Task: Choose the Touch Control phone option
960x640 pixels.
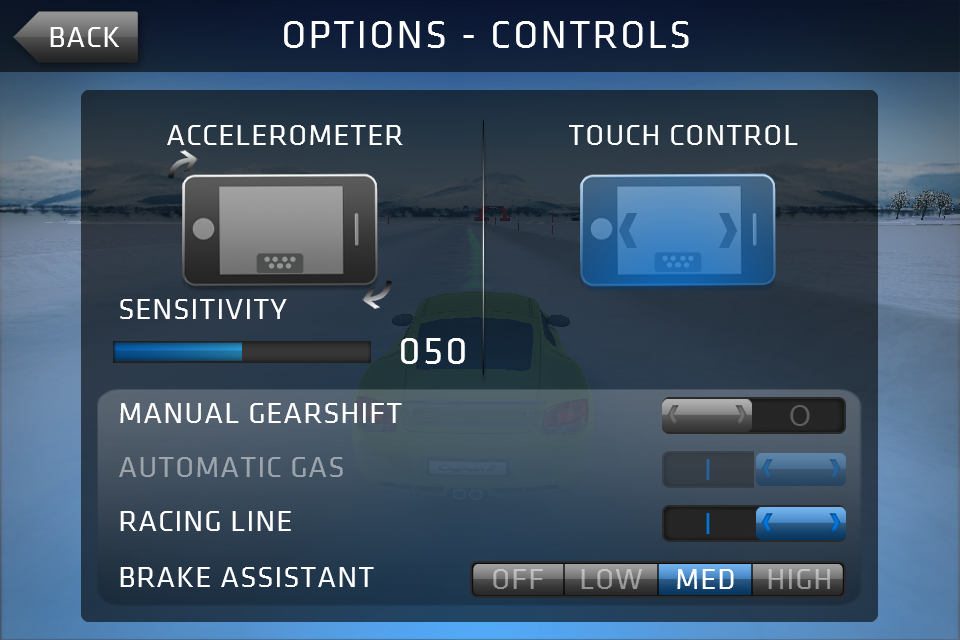Action: pos(677,229)
